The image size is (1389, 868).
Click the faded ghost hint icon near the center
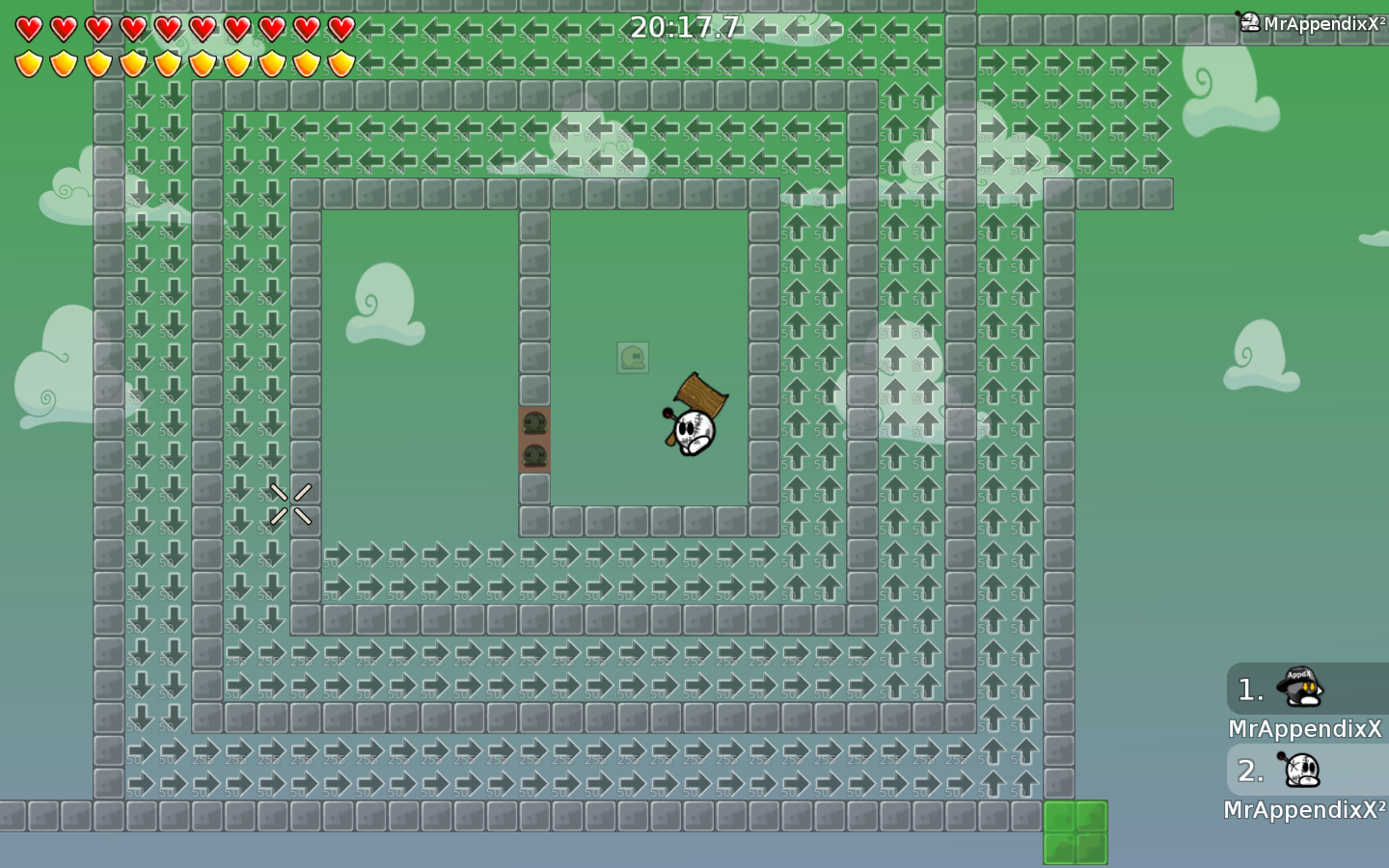point(633,359)
